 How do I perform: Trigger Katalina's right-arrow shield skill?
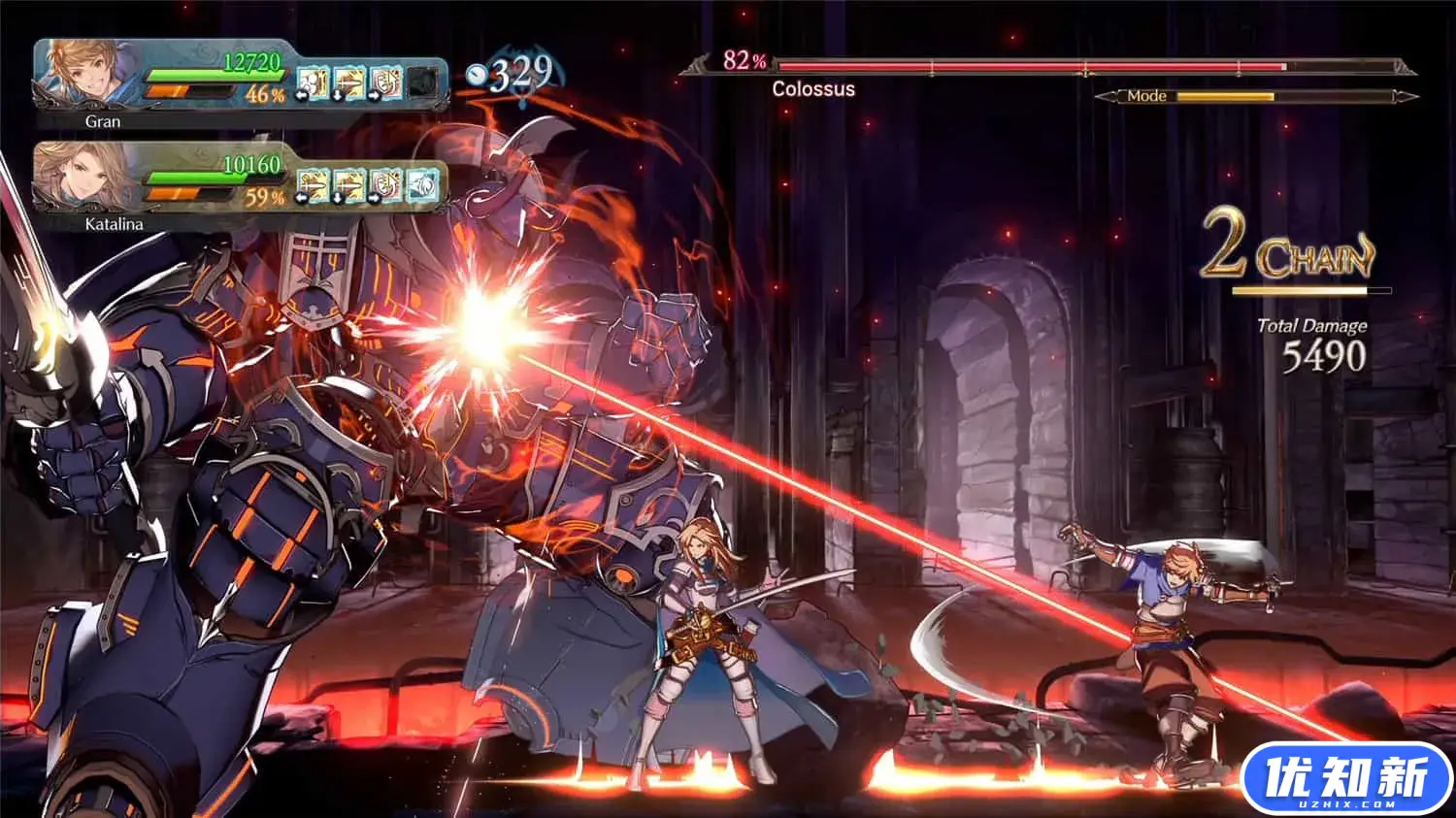click(385, 185)
